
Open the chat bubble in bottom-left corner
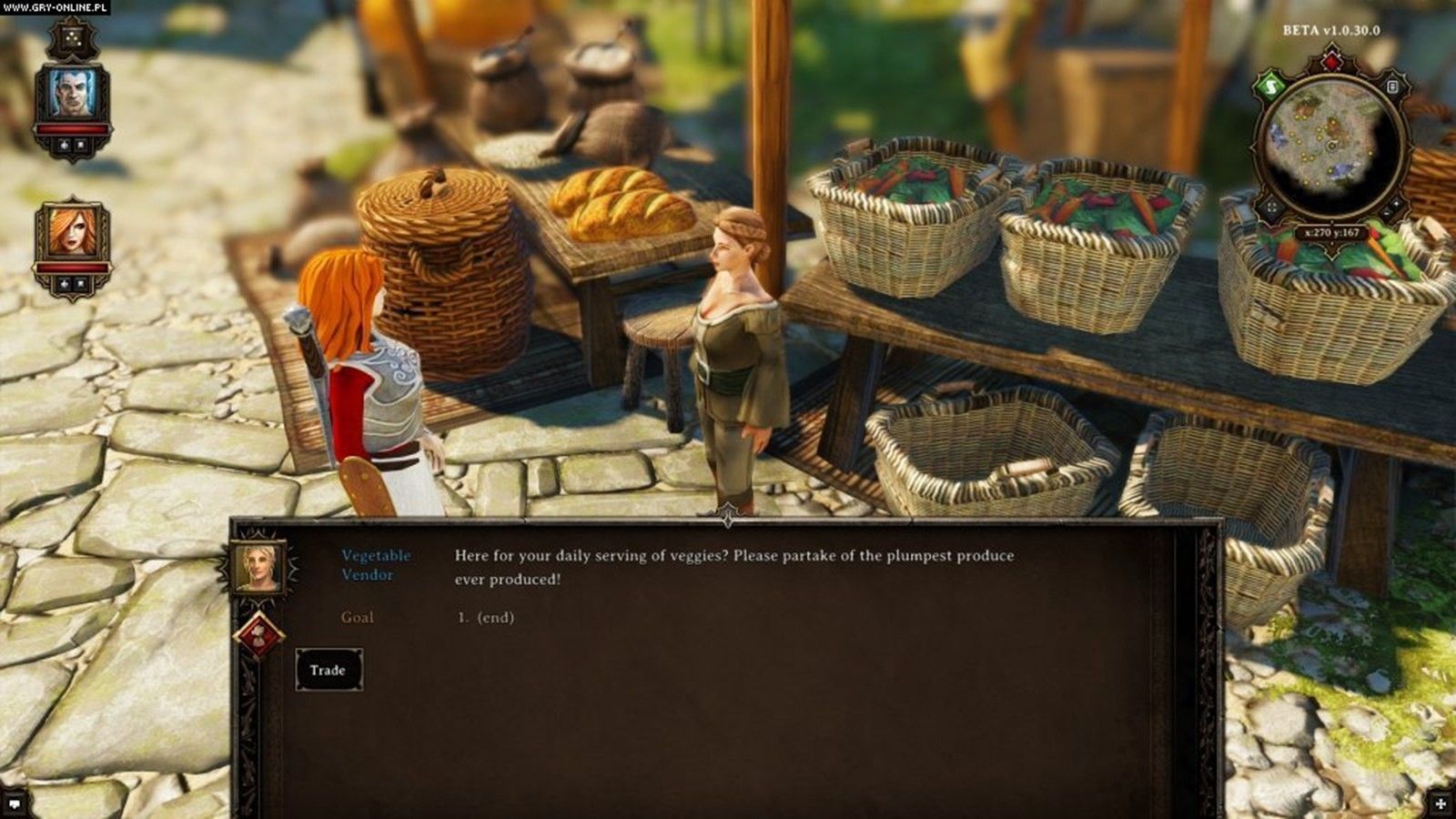pyautogui.click(x=14, y=804)
